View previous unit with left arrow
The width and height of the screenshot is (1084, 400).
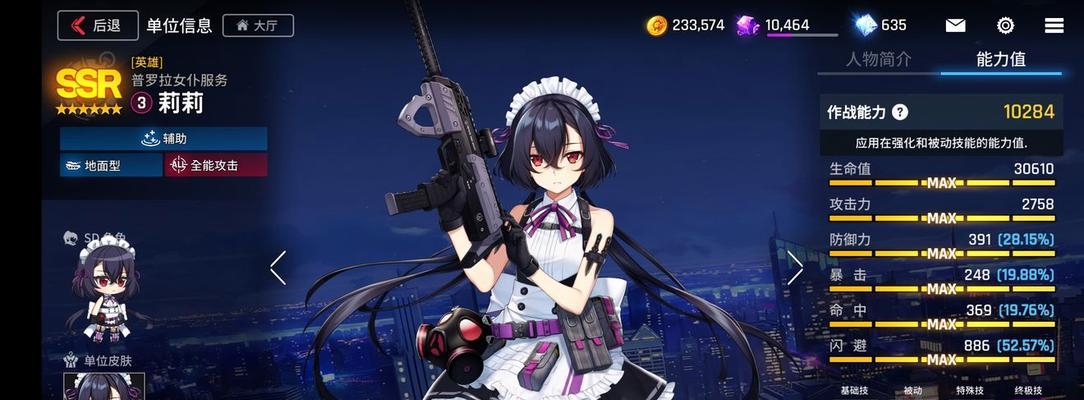(x=278, y=267)
